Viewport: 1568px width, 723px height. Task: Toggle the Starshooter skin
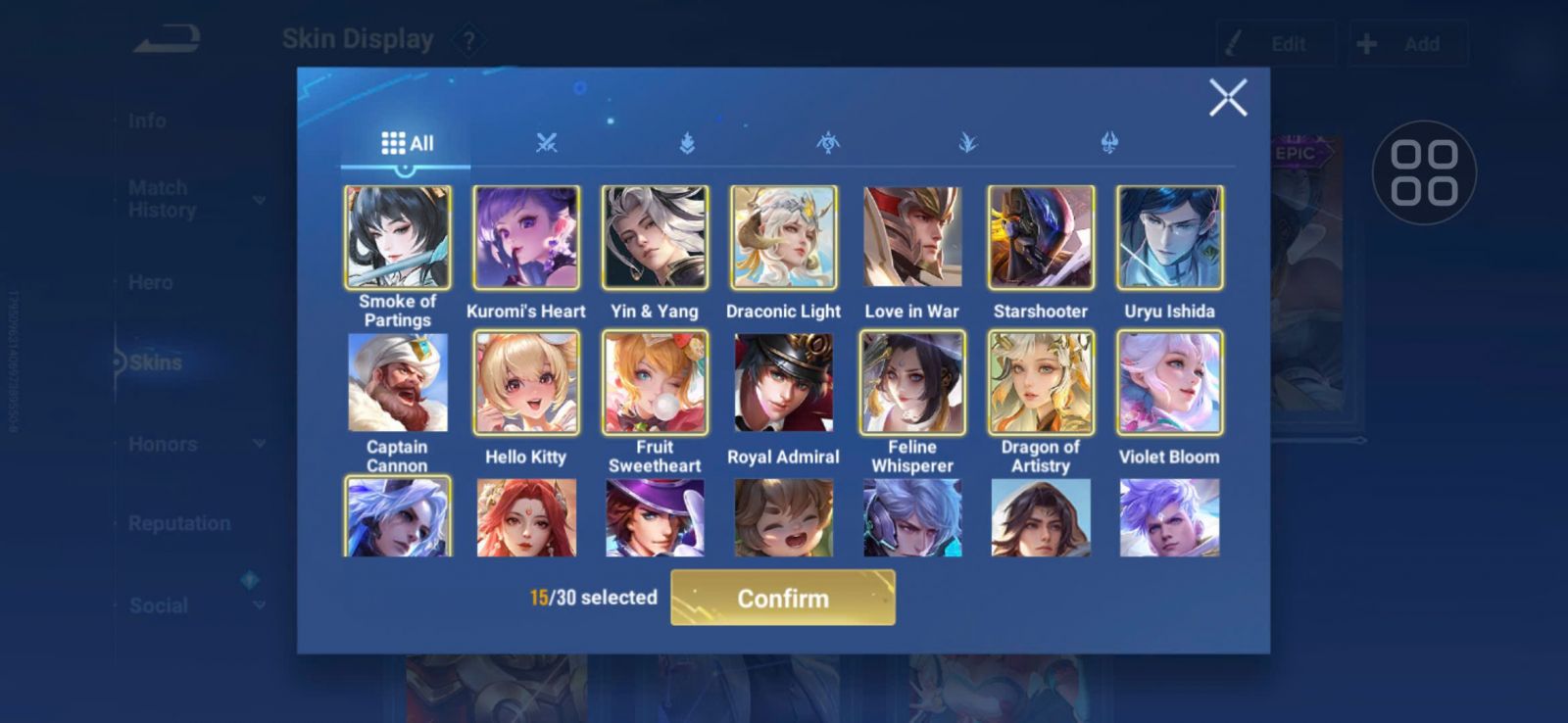point(1041,238)
